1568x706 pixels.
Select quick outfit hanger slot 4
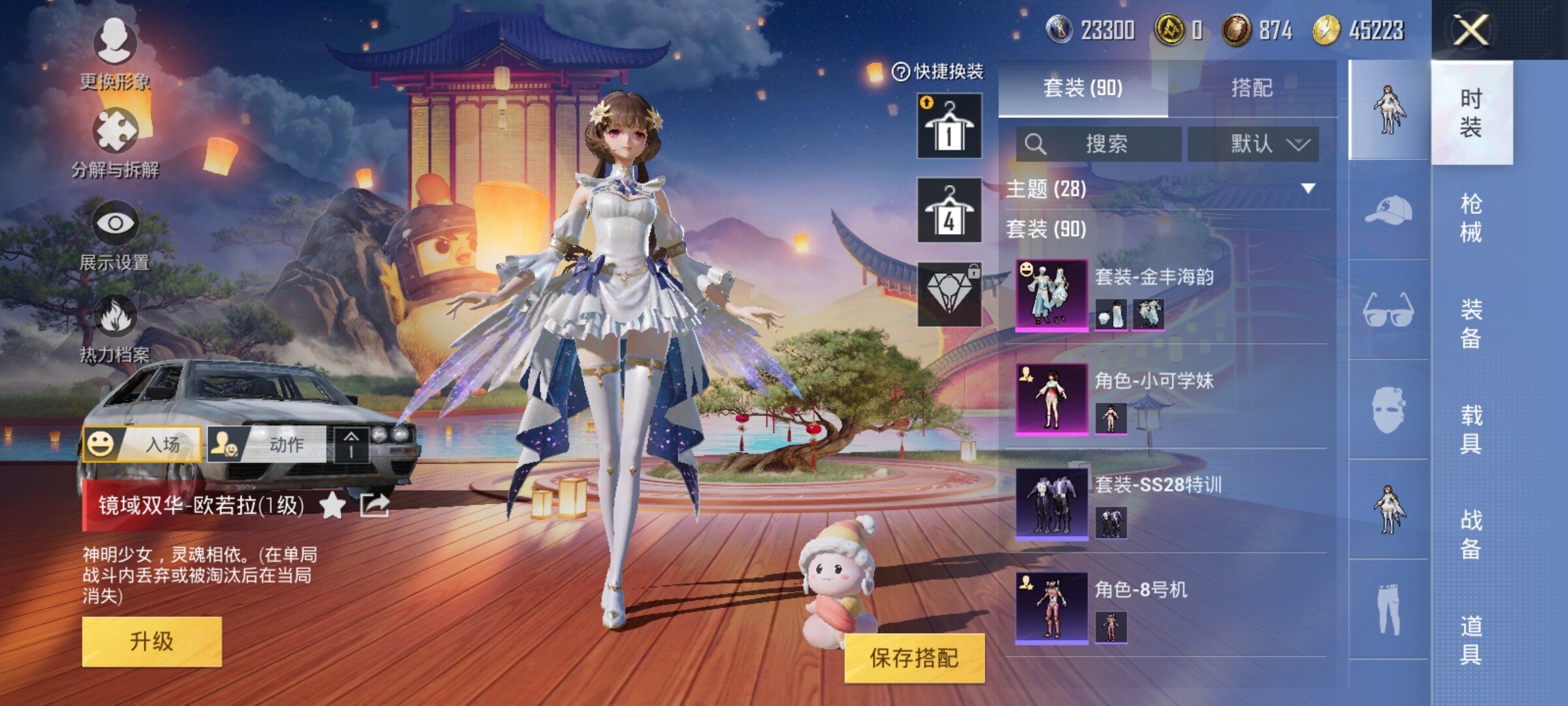point(949,210)
